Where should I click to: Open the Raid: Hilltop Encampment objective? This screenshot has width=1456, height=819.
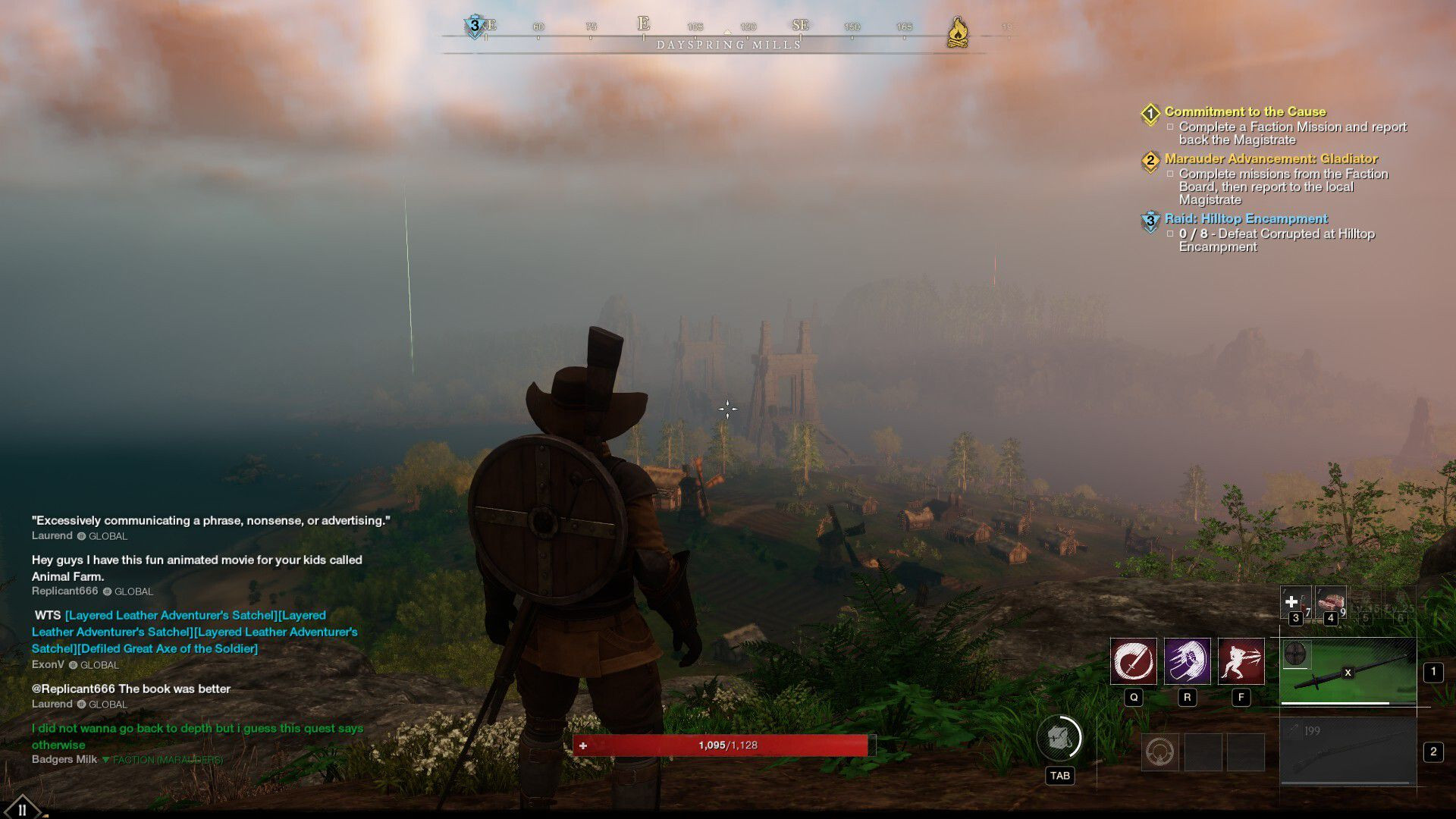1246,218
